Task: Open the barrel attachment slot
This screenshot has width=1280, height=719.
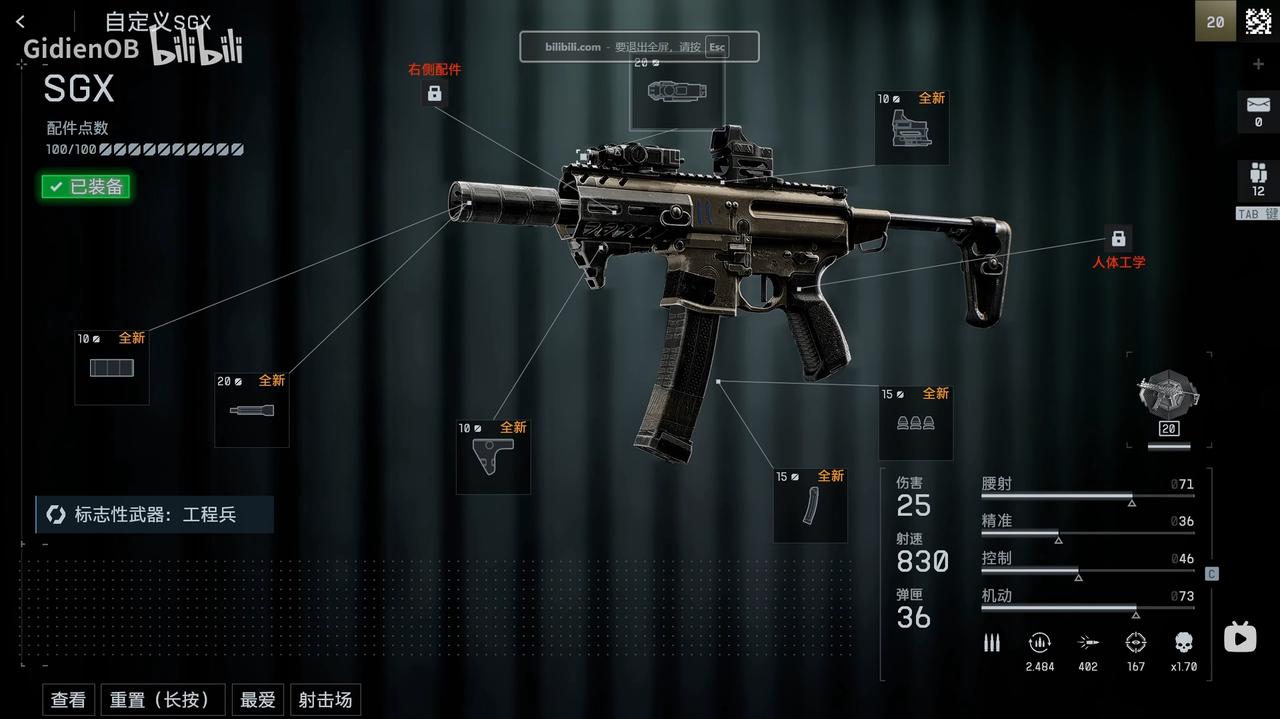Action: 252,410
